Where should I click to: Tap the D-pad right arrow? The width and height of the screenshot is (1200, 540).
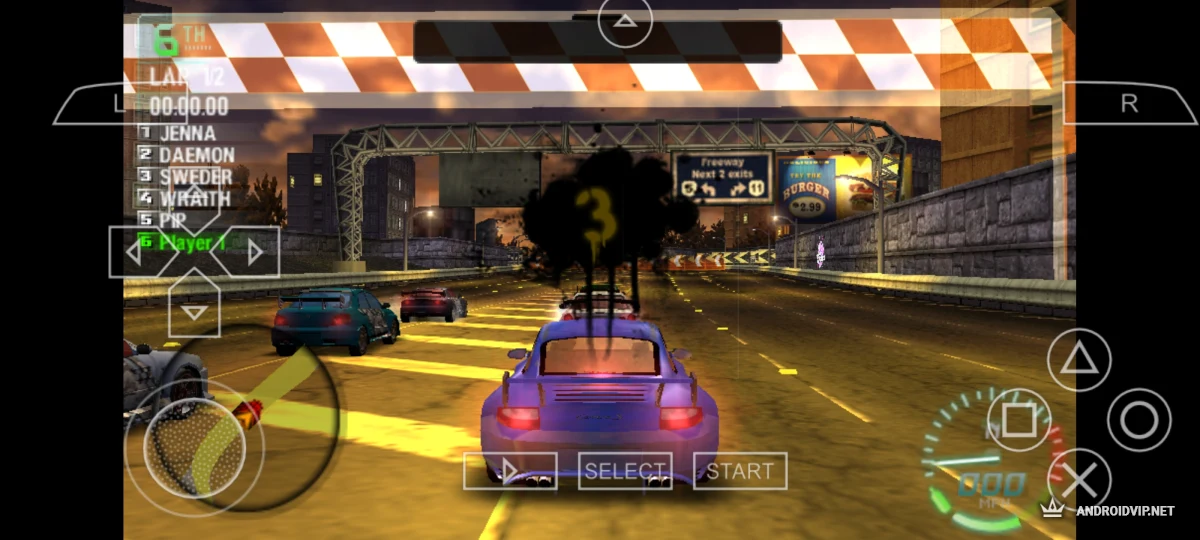[255, 252]
